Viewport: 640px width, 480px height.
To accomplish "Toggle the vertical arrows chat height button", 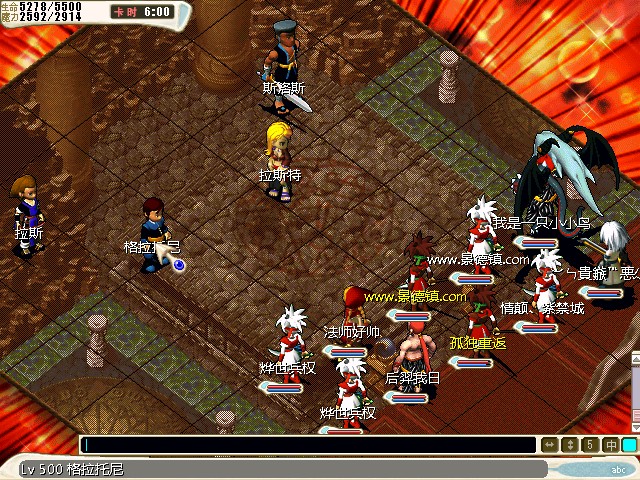I will click(569, 445).
